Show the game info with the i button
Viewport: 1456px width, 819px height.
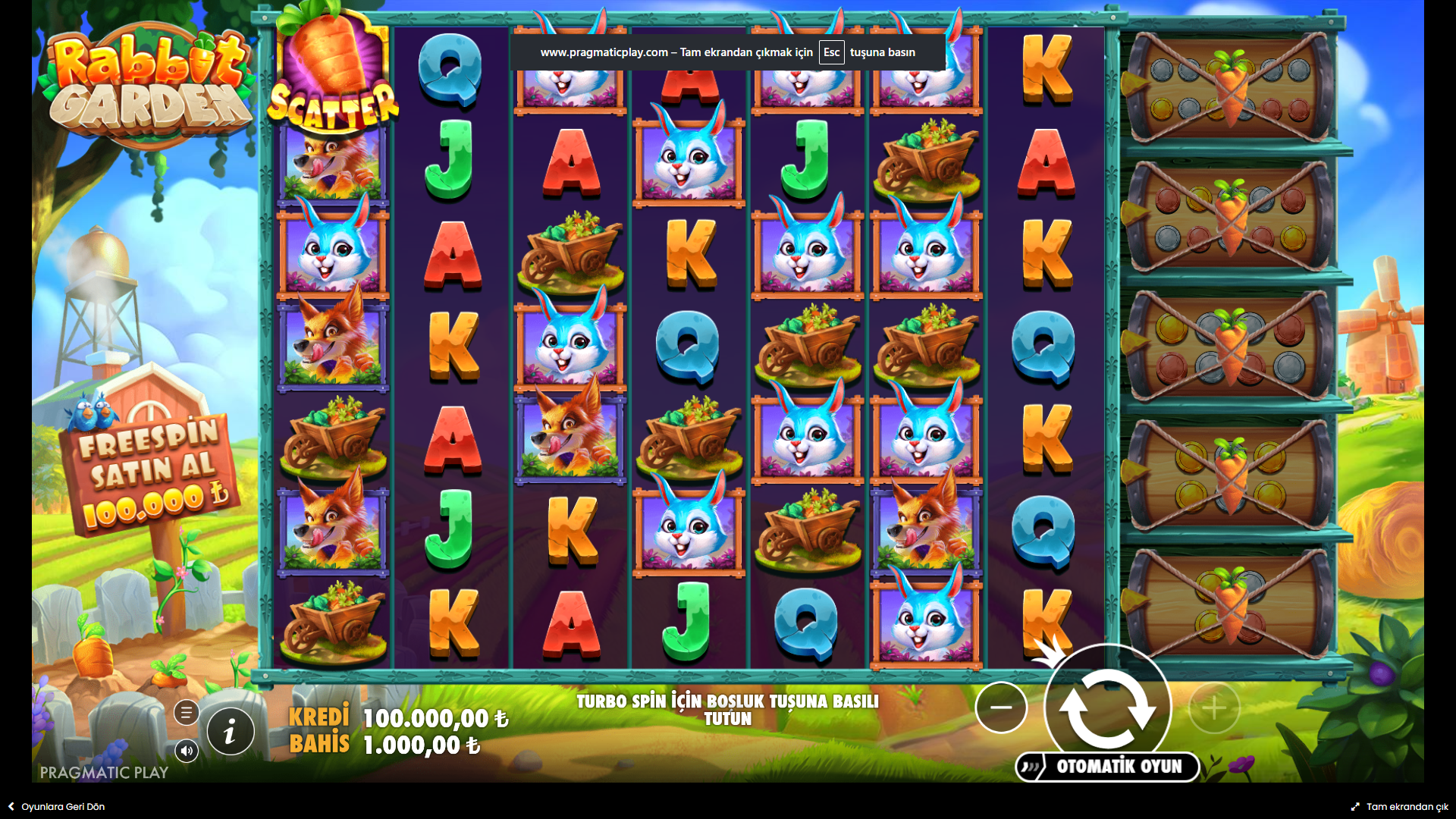pyautogui.click(x=230, y=732)
